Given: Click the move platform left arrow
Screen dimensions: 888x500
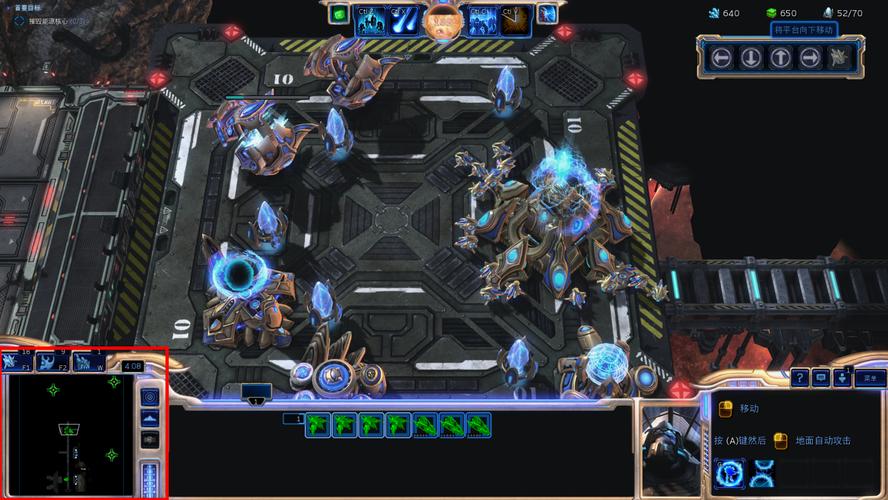Looking at the screenshot, I should [720, 57].
